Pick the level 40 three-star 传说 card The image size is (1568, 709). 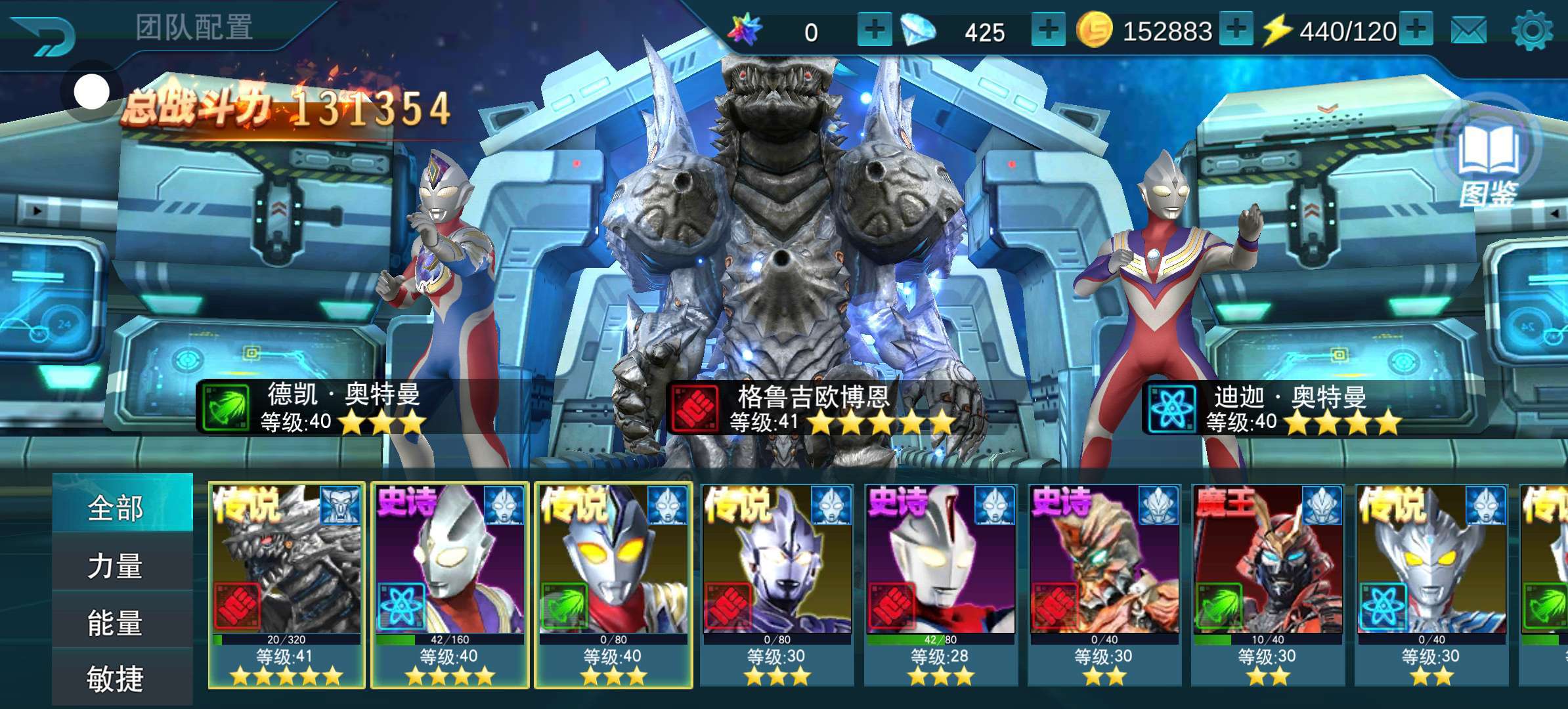pyautogui.click(x=613, y=585)
